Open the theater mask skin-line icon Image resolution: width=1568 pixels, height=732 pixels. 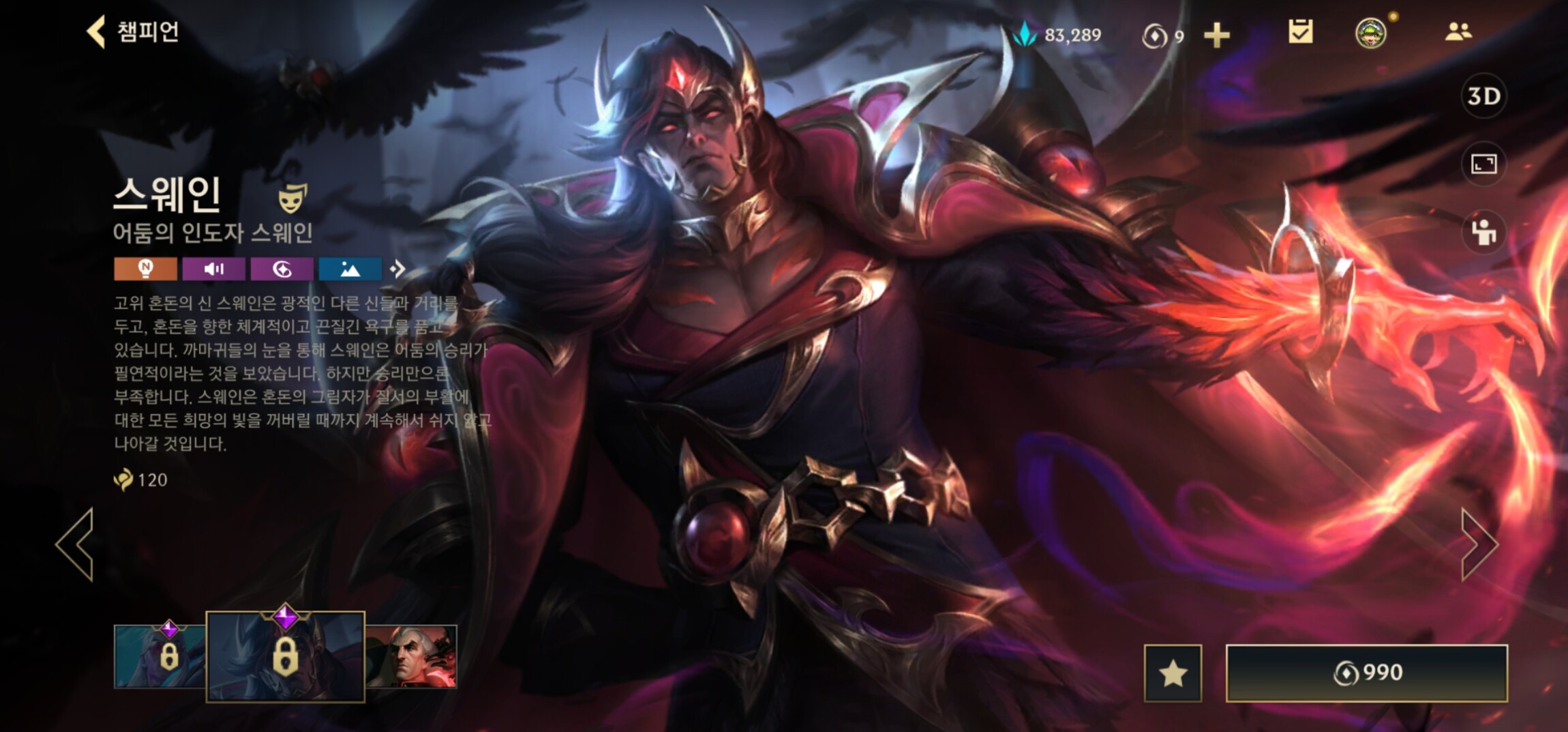click(292, 199)
